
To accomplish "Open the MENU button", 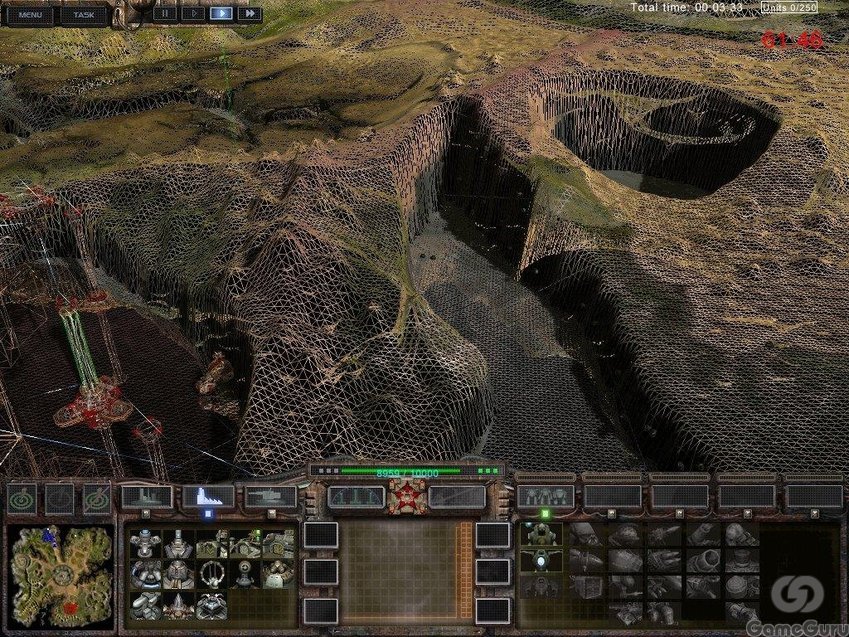I will (29, 15).
